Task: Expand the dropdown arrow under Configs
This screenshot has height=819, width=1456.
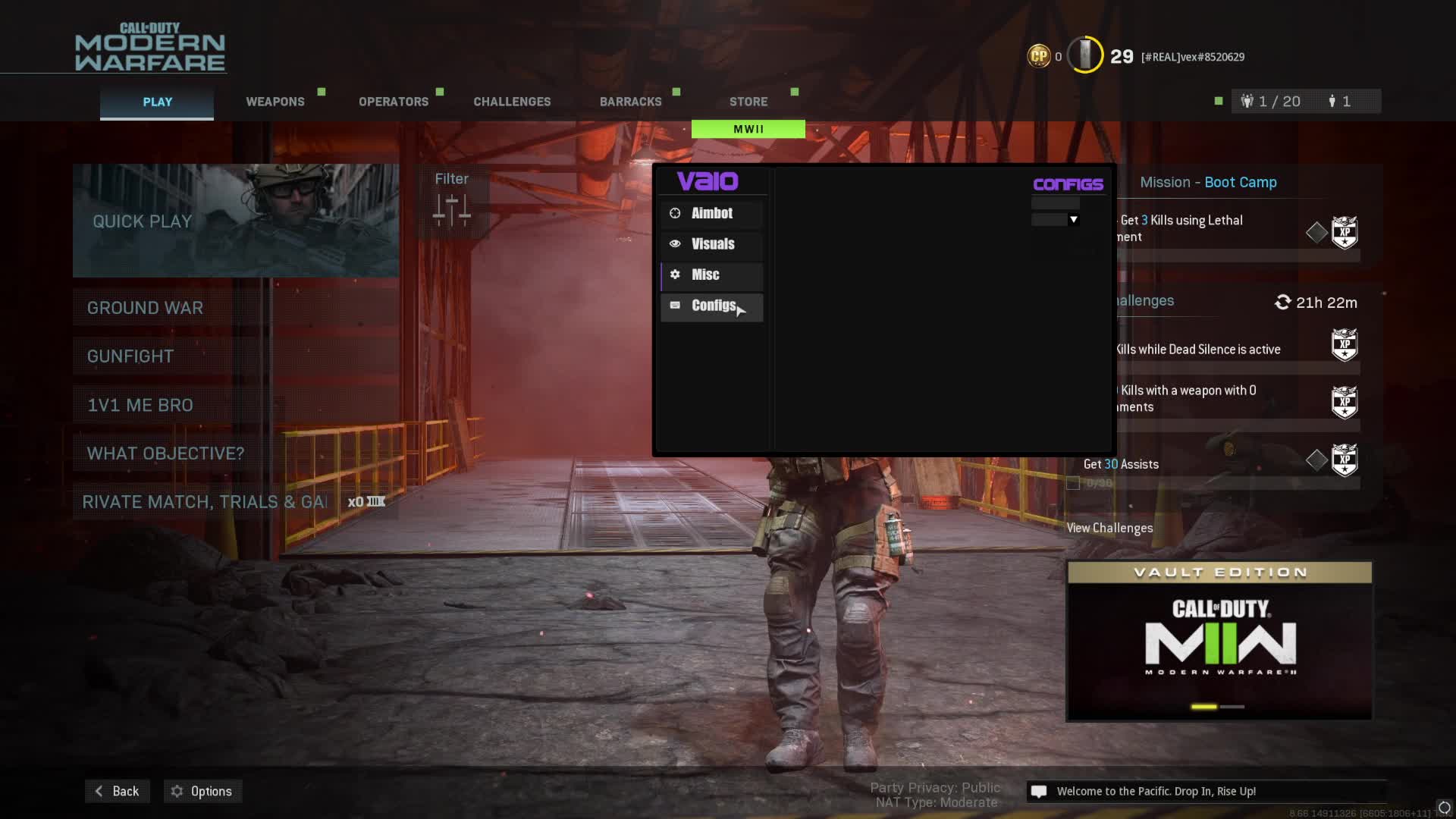Action: pyautogui.click(x=1073, y=220)
